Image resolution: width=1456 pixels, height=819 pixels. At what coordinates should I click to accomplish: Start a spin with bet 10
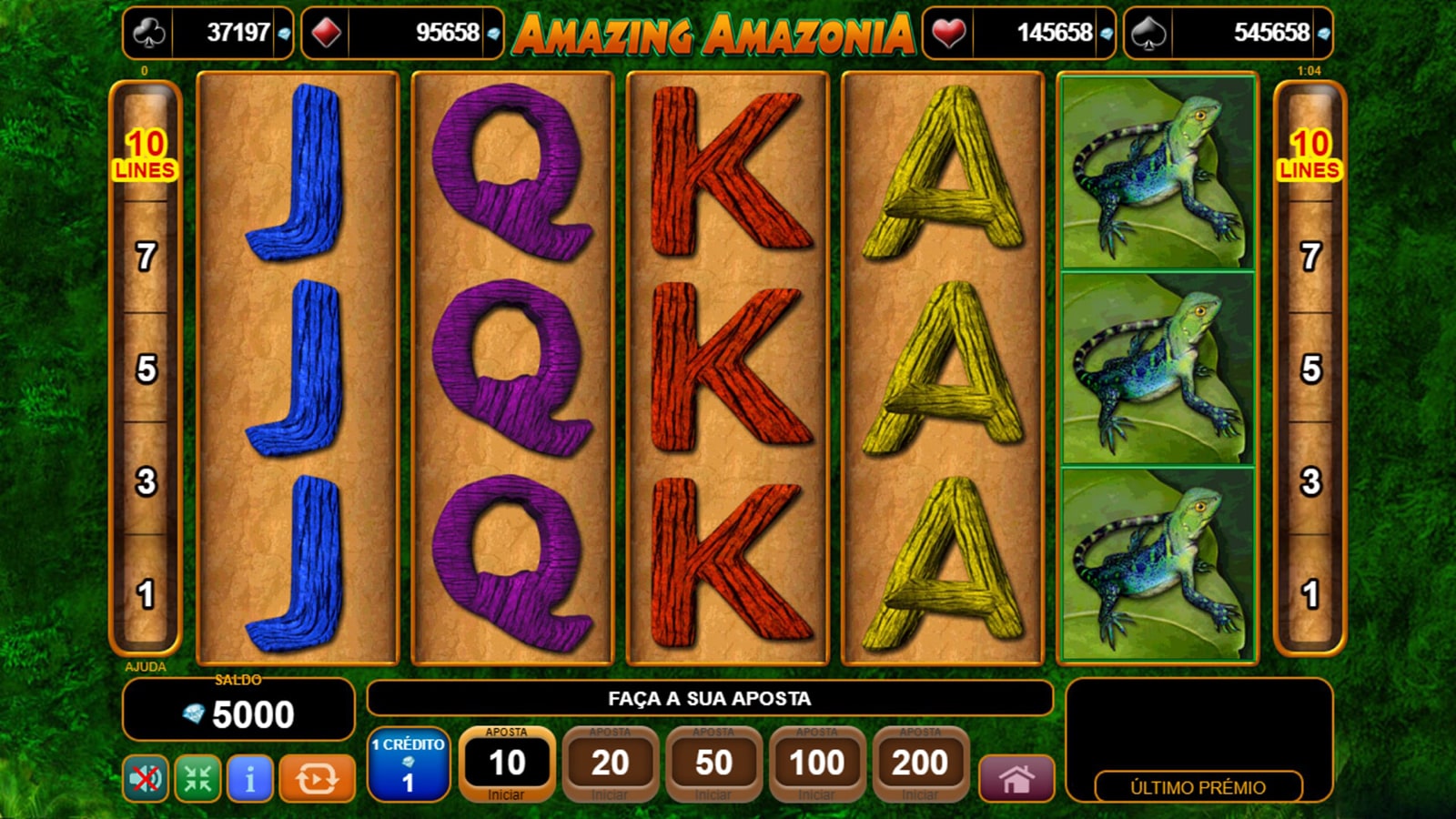tap(506, 763)
